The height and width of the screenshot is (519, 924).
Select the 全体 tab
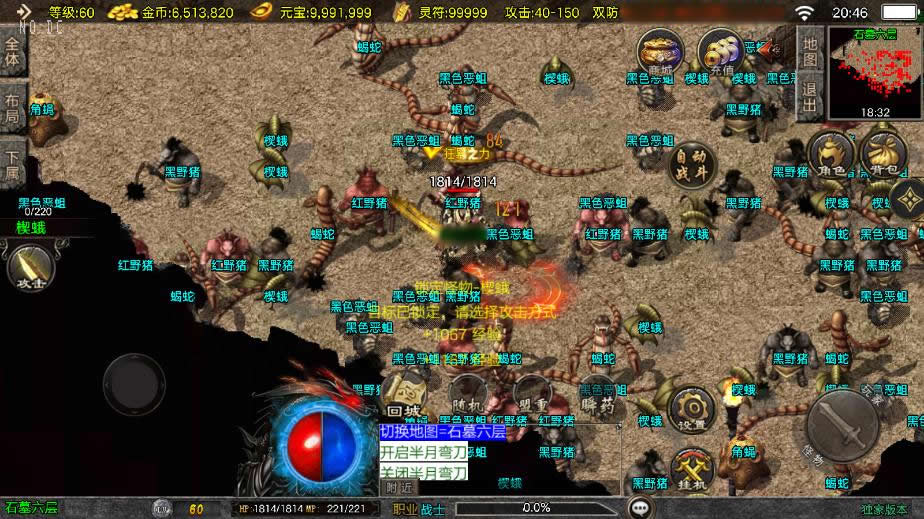click(12, 52)
